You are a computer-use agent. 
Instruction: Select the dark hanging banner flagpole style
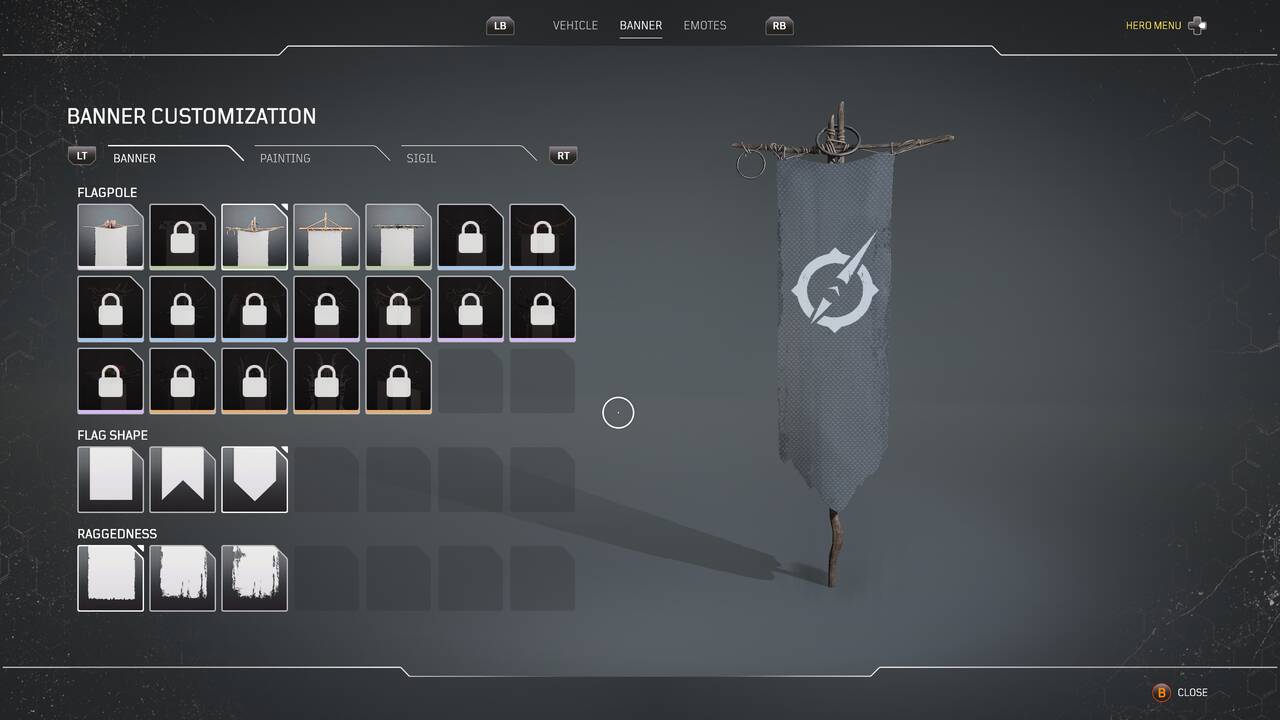coord(398,237)
